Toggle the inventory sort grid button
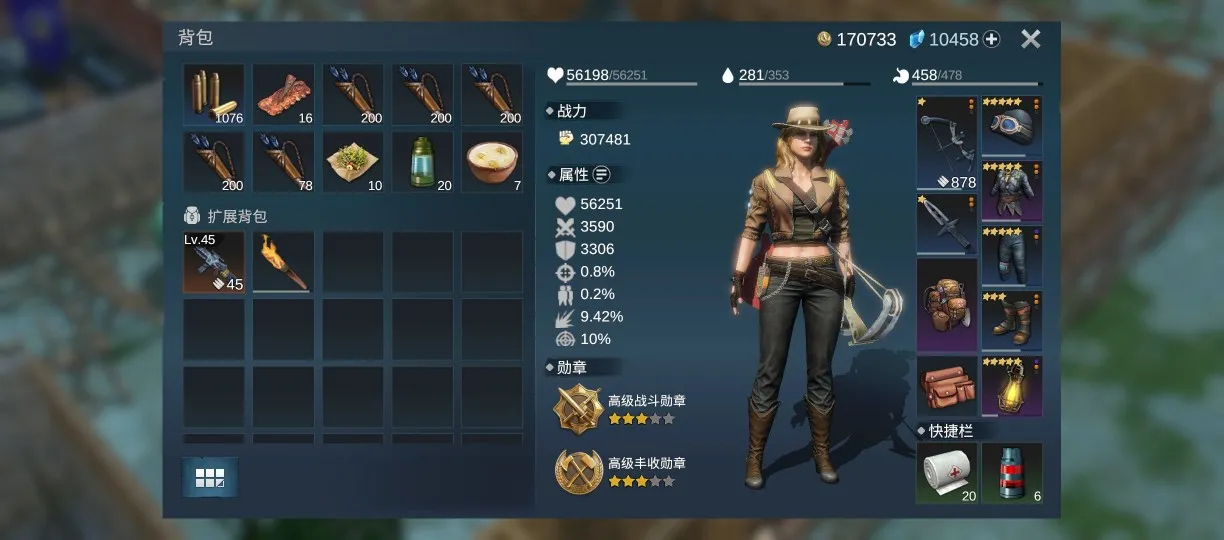This screenshot has height=540, width=1224. point(210,478)
